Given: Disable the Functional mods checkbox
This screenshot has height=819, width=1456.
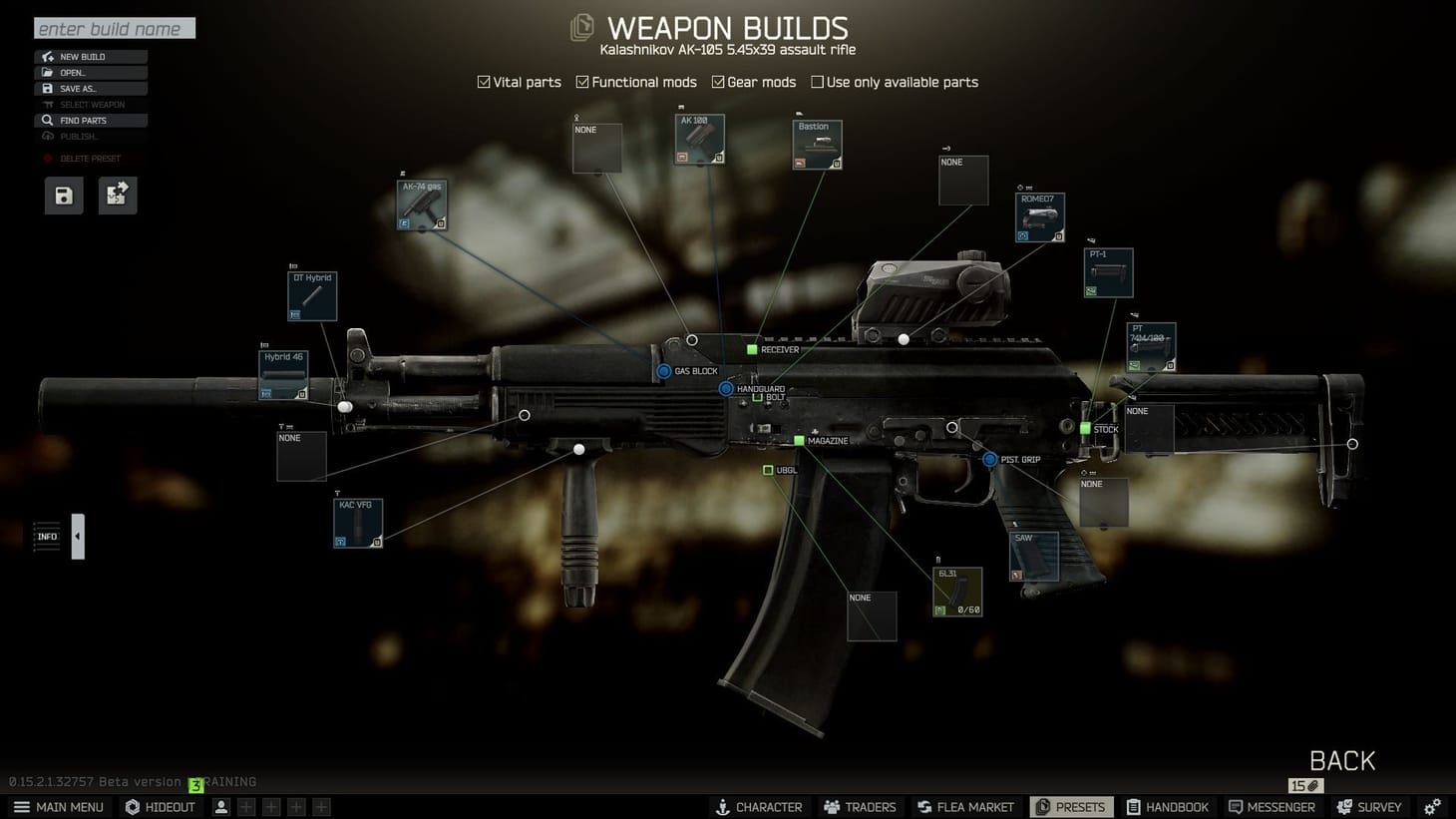Looking at the screenshot, I should click(582, 82).
